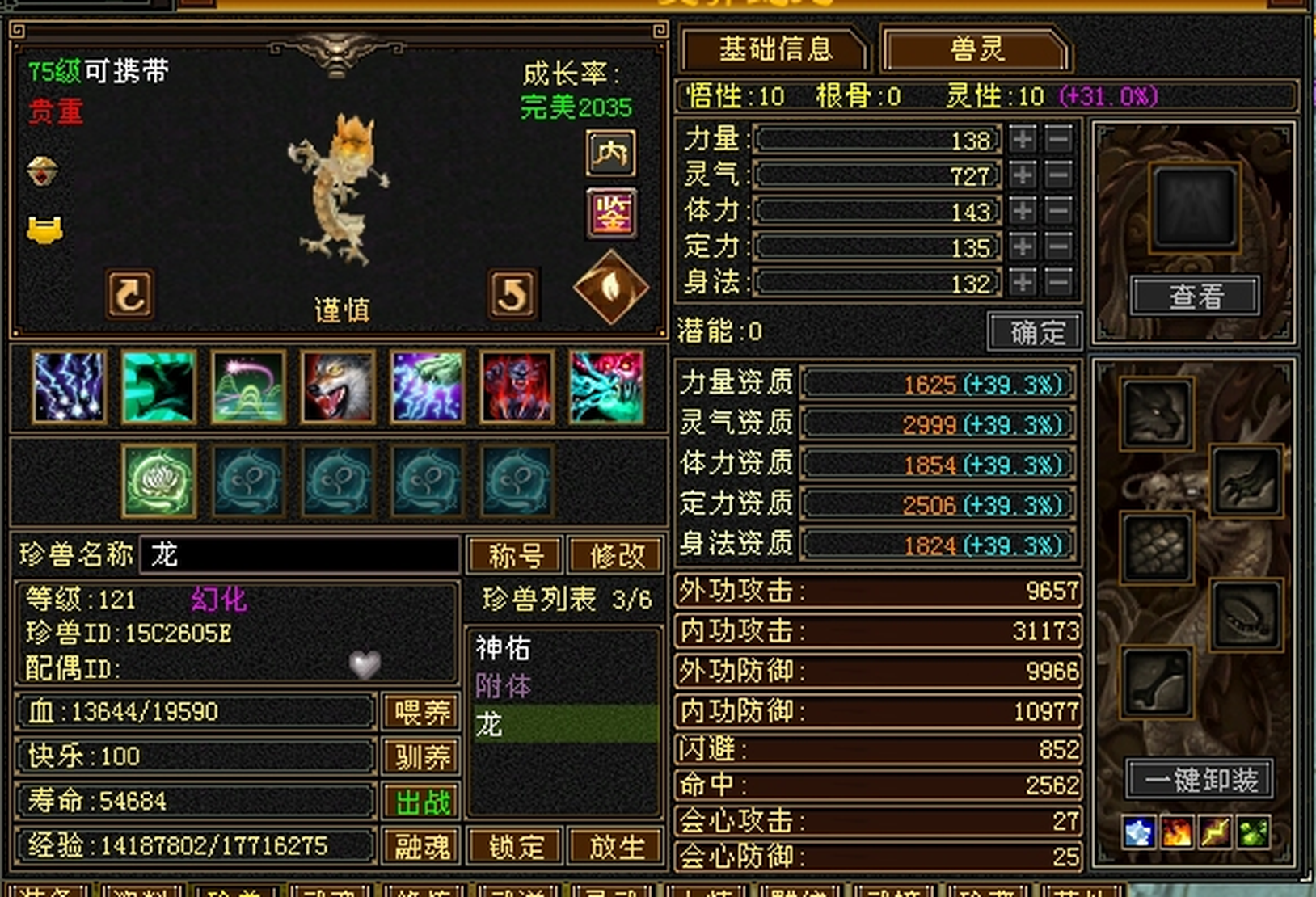Open the 基础信息 tab
This screenshot has width=1316, height=897.
point(774,50)
